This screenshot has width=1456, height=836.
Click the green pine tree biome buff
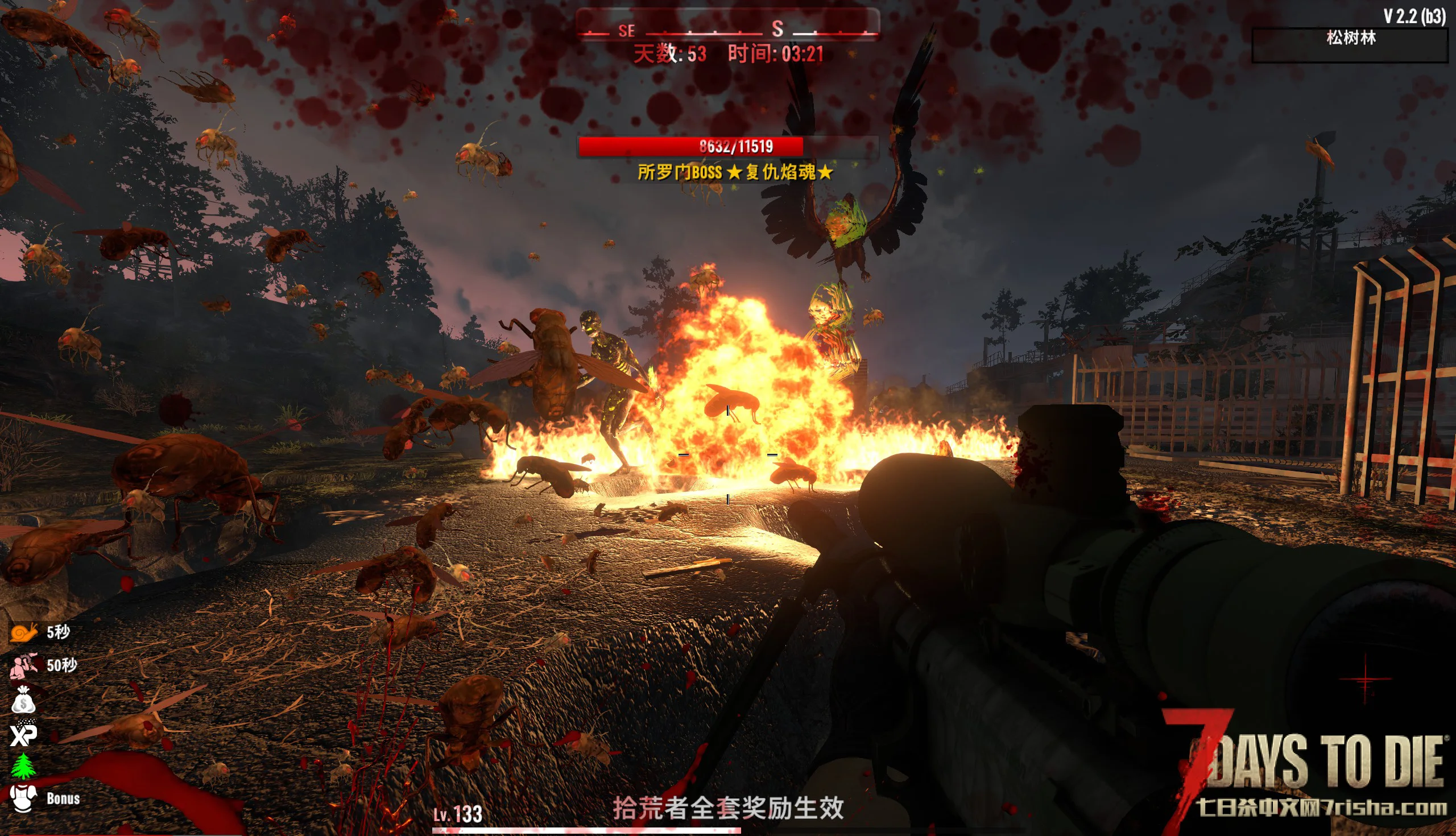[23, 766]
